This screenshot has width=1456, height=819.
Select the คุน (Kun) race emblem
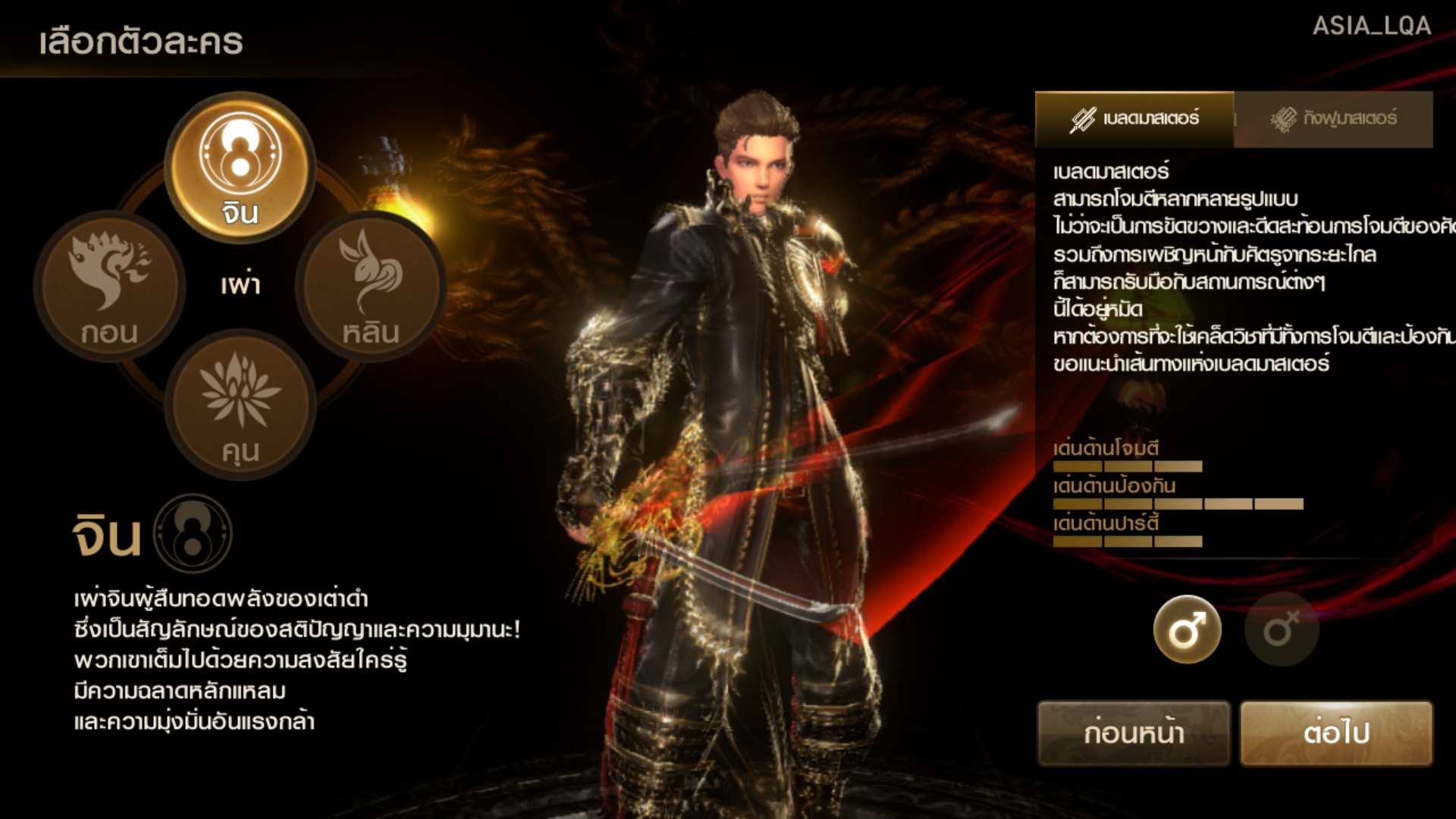[x=240, y=404]
